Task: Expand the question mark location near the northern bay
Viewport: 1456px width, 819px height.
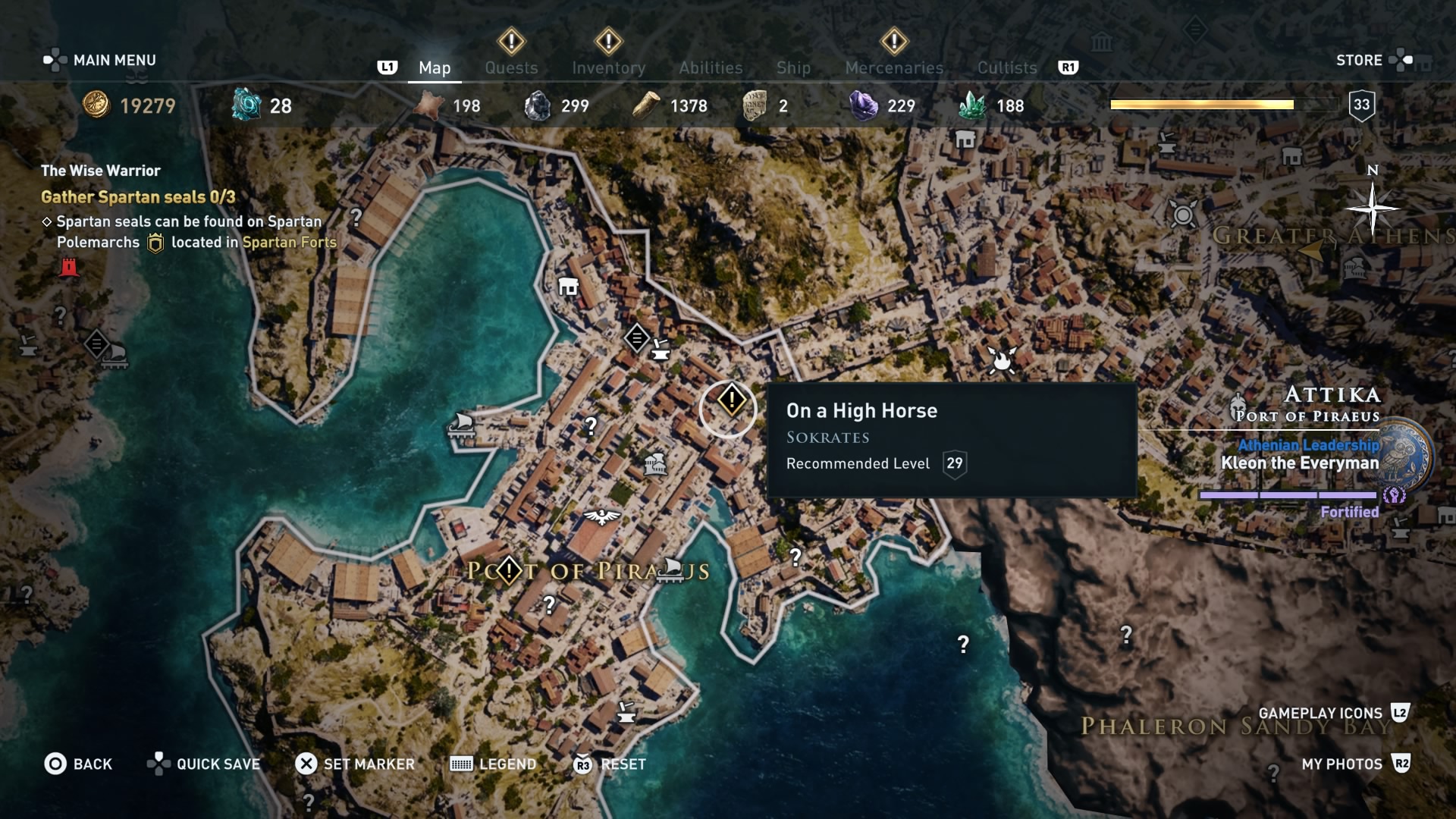Action: coord(356,219)
